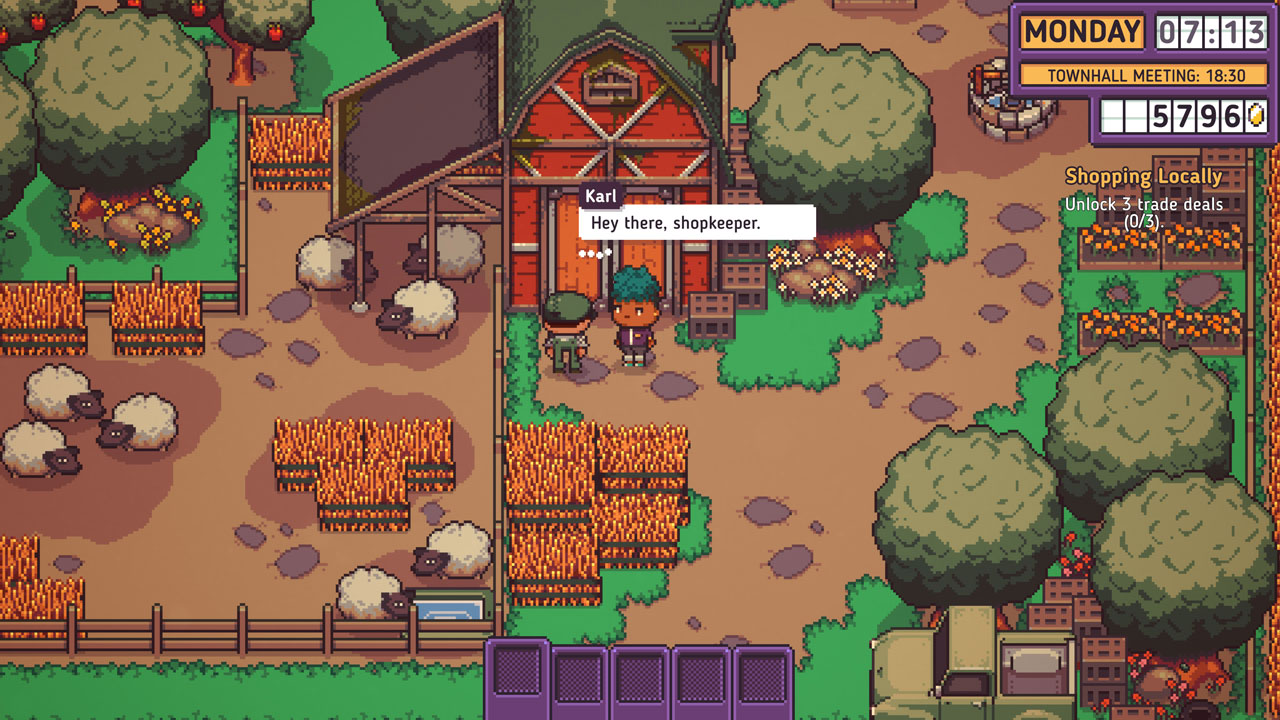Click the fifth empty hotbar slot

(762, 678)
